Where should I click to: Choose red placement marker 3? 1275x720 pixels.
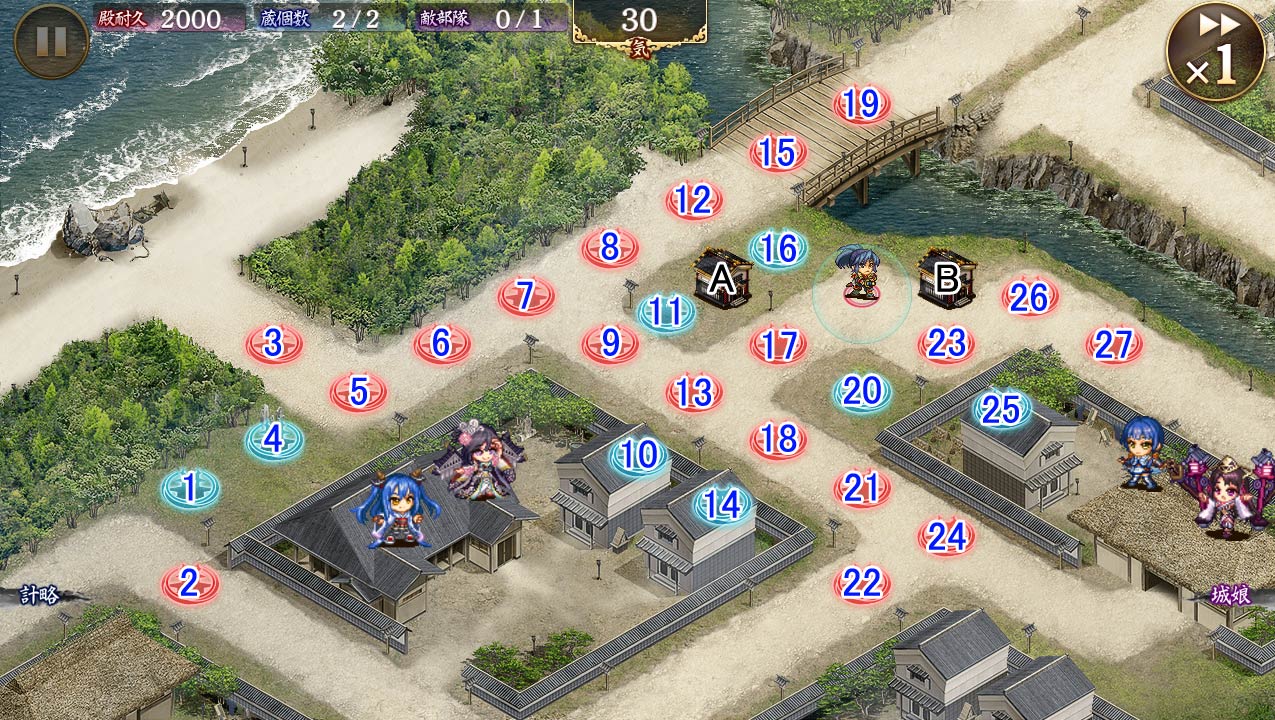coord(274,344)
